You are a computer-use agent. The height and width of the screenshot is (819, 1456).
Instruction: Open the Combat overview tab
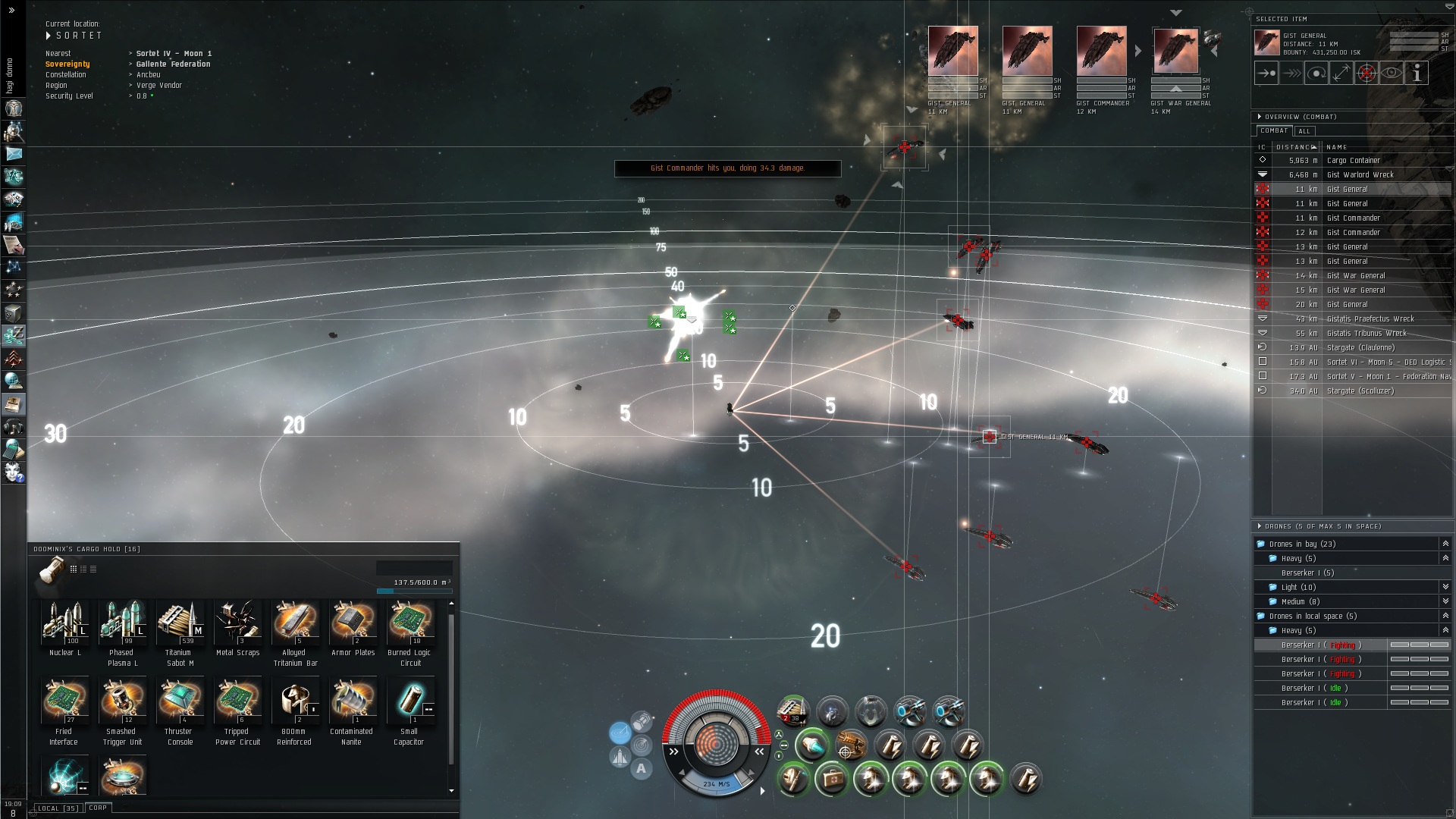click(1274, 130)
